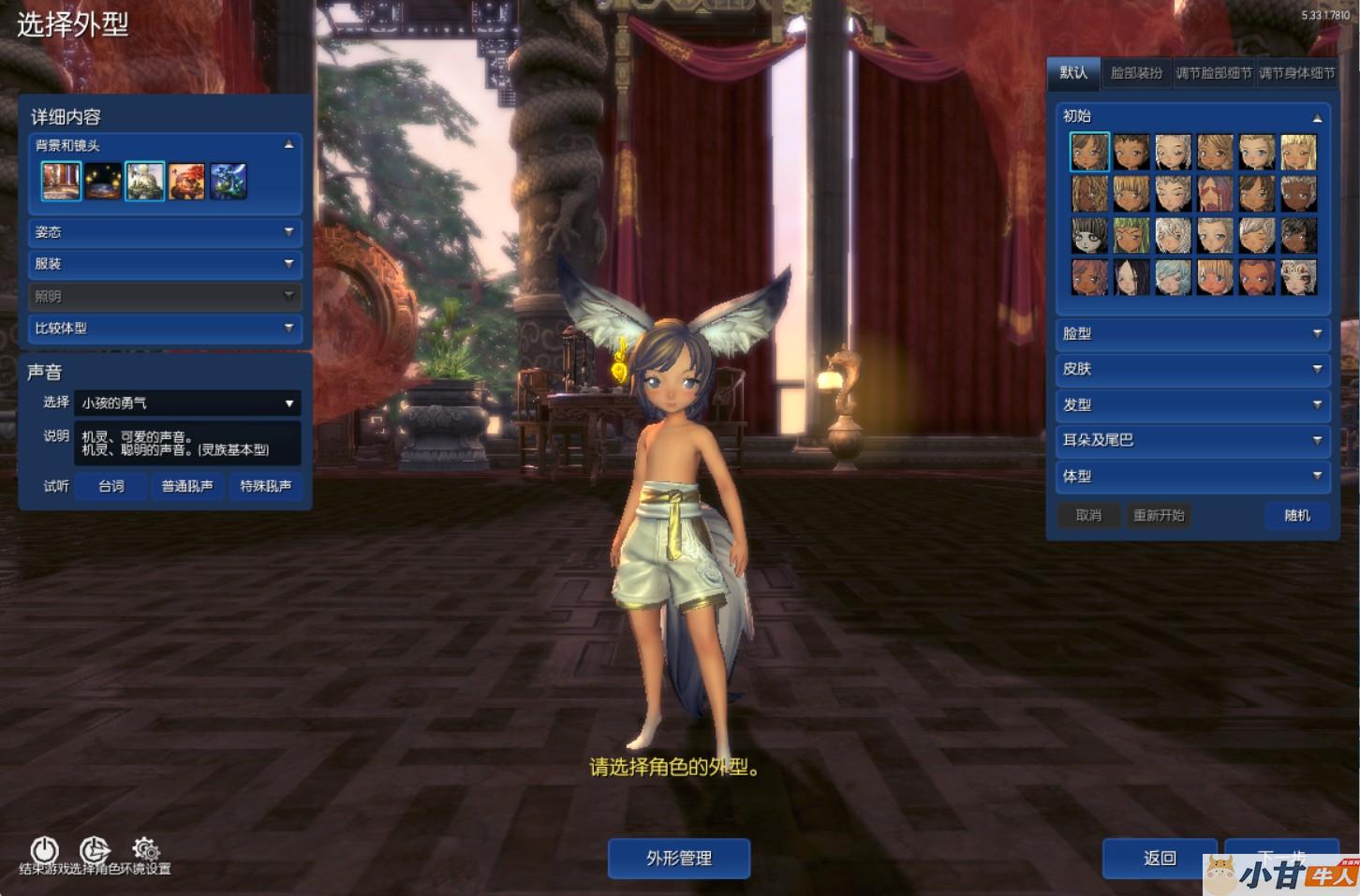This screenshot has height=896, width=1360.
Task: Open the 调节脸部细节 tab
Action: pyautogui.click(x=1214, y=73)
